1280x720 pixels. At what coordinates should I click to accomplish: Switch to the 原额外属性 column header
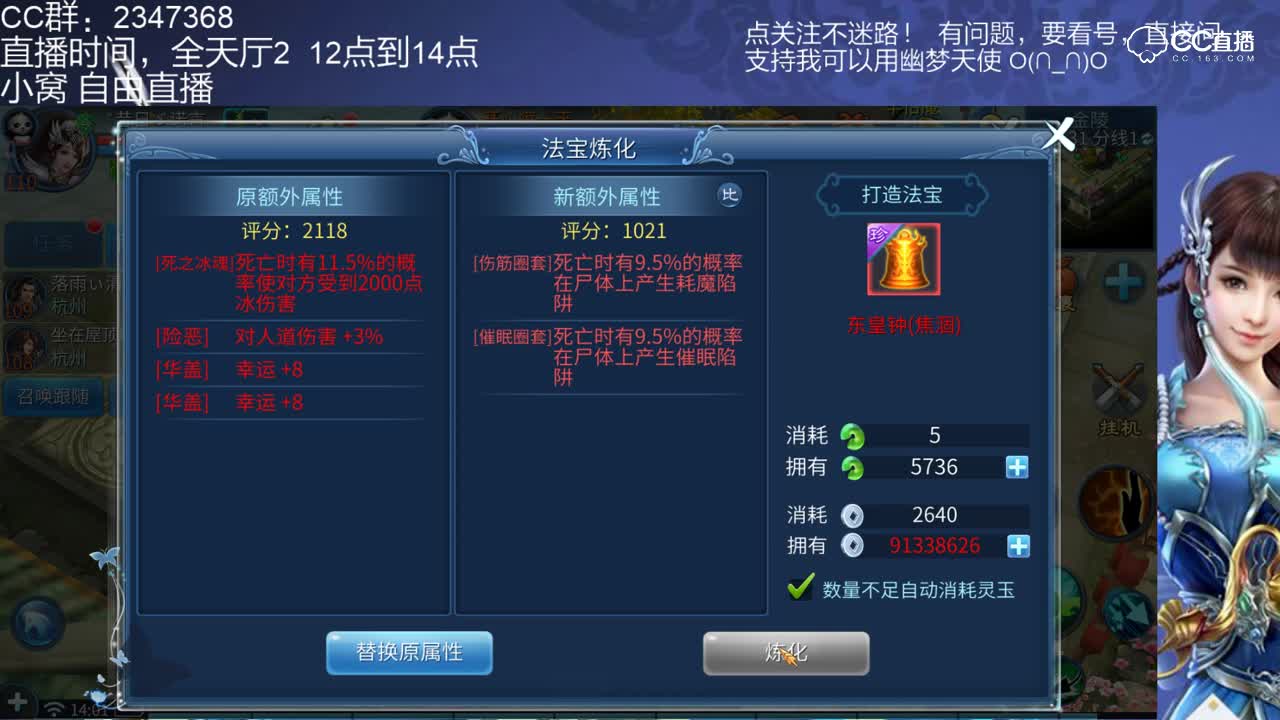coord(291,197)
